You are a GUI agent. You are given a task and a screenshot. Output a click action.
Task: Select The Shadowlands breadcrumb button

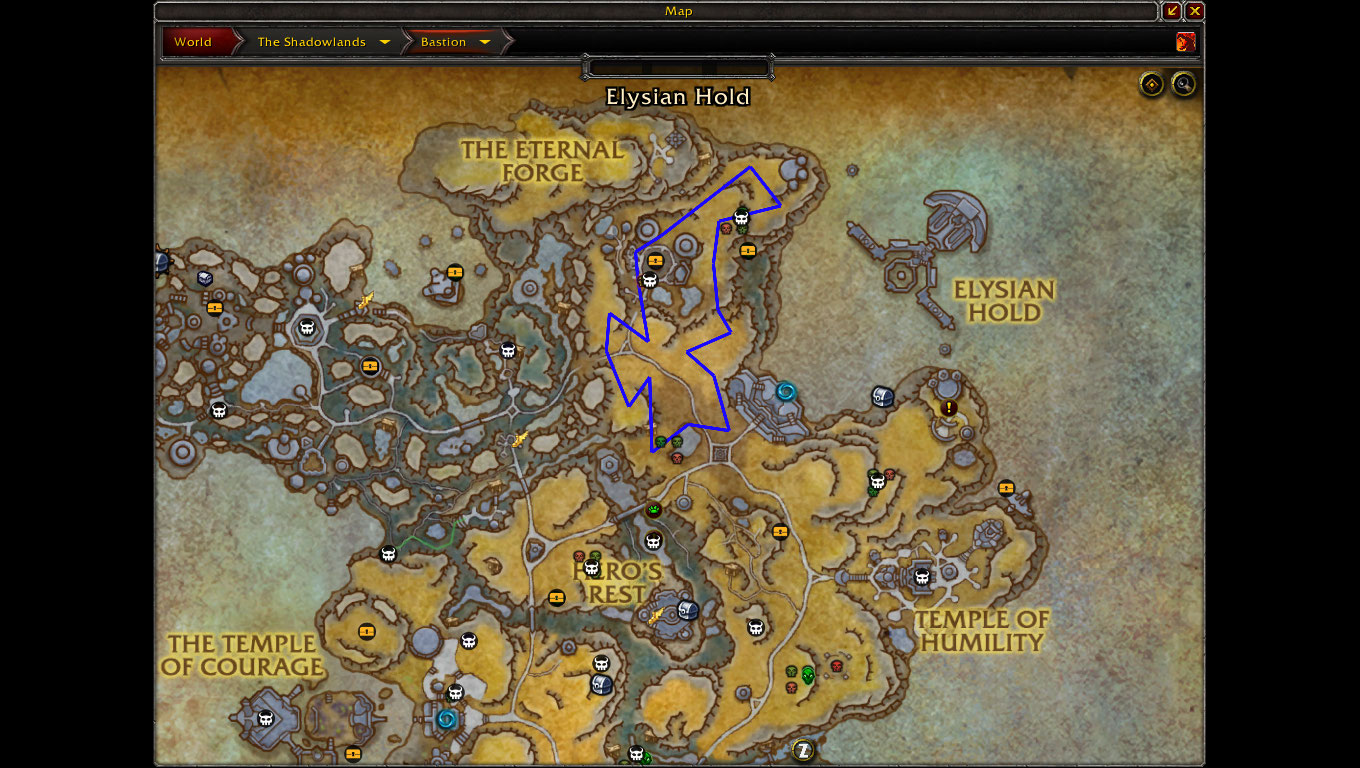pyautogui.click(x=311, y=42)
